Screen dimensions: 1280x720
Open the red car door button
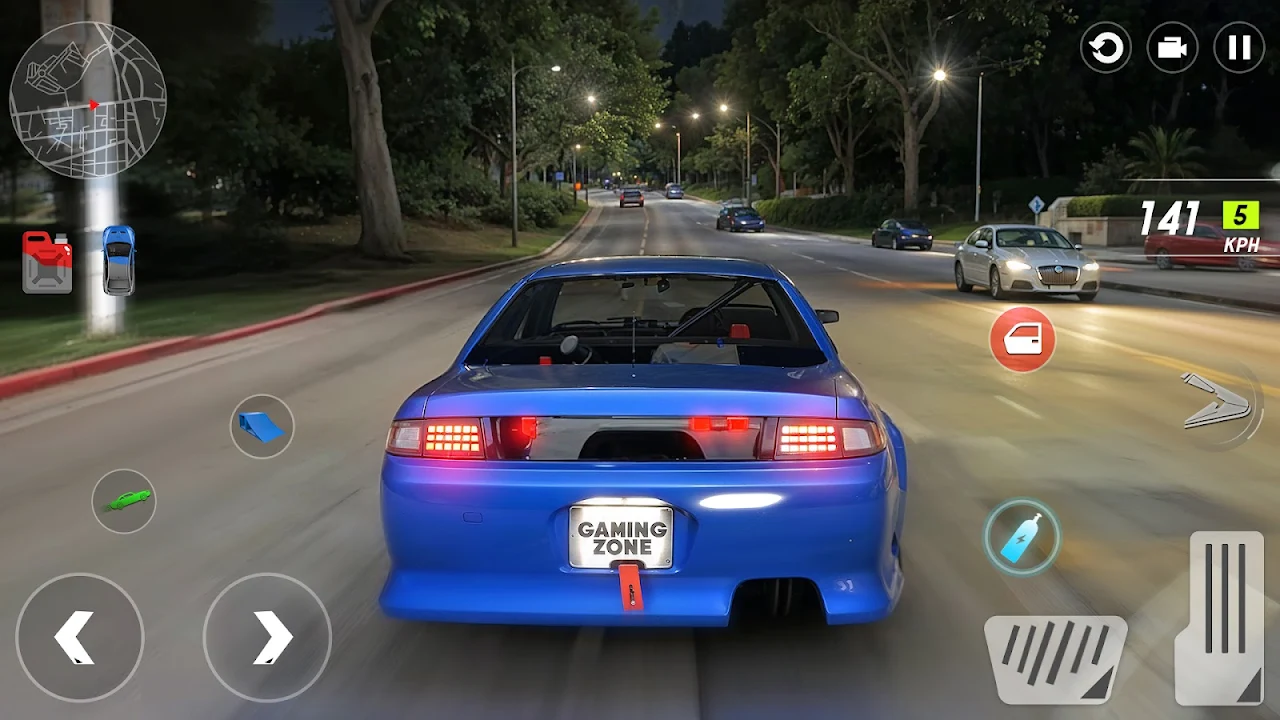pyautogui.click(x=1022, y=340)
